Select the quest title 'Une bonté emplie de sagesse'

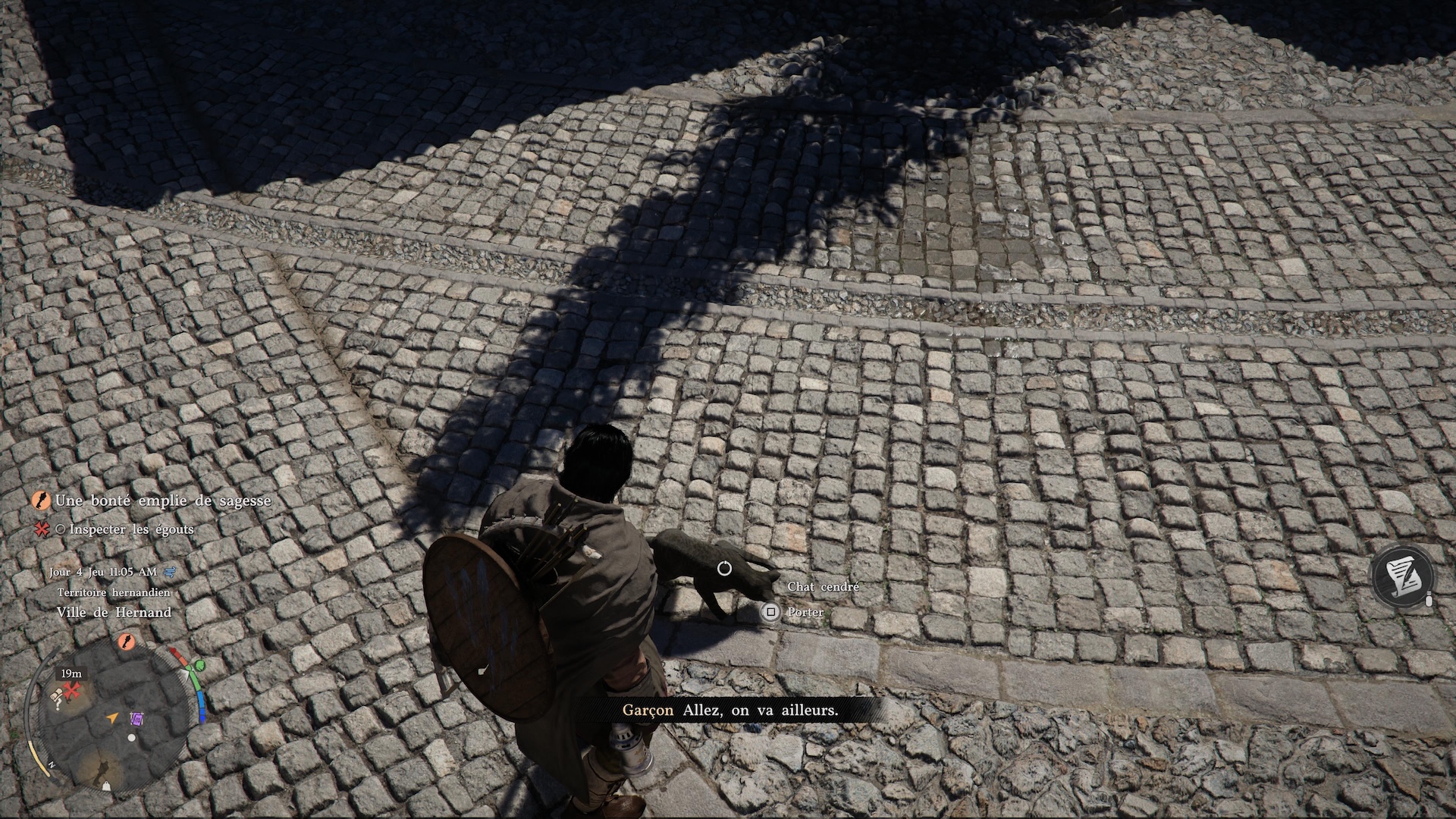pyautogui.click(x=163, y=500)
